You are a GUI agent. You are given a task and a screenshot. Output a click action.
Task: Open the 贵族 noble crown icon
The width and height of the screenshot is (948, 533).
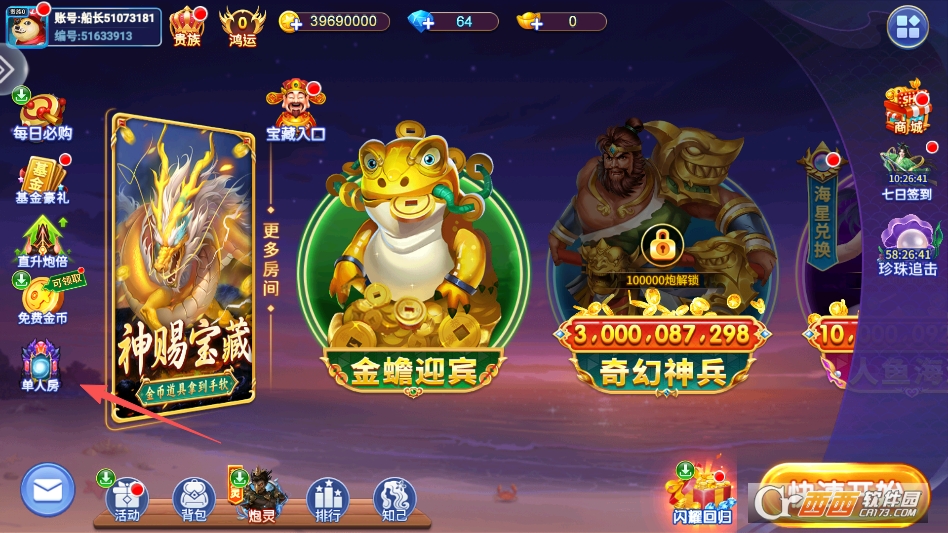pyautogui.click(x=187, y=26)
